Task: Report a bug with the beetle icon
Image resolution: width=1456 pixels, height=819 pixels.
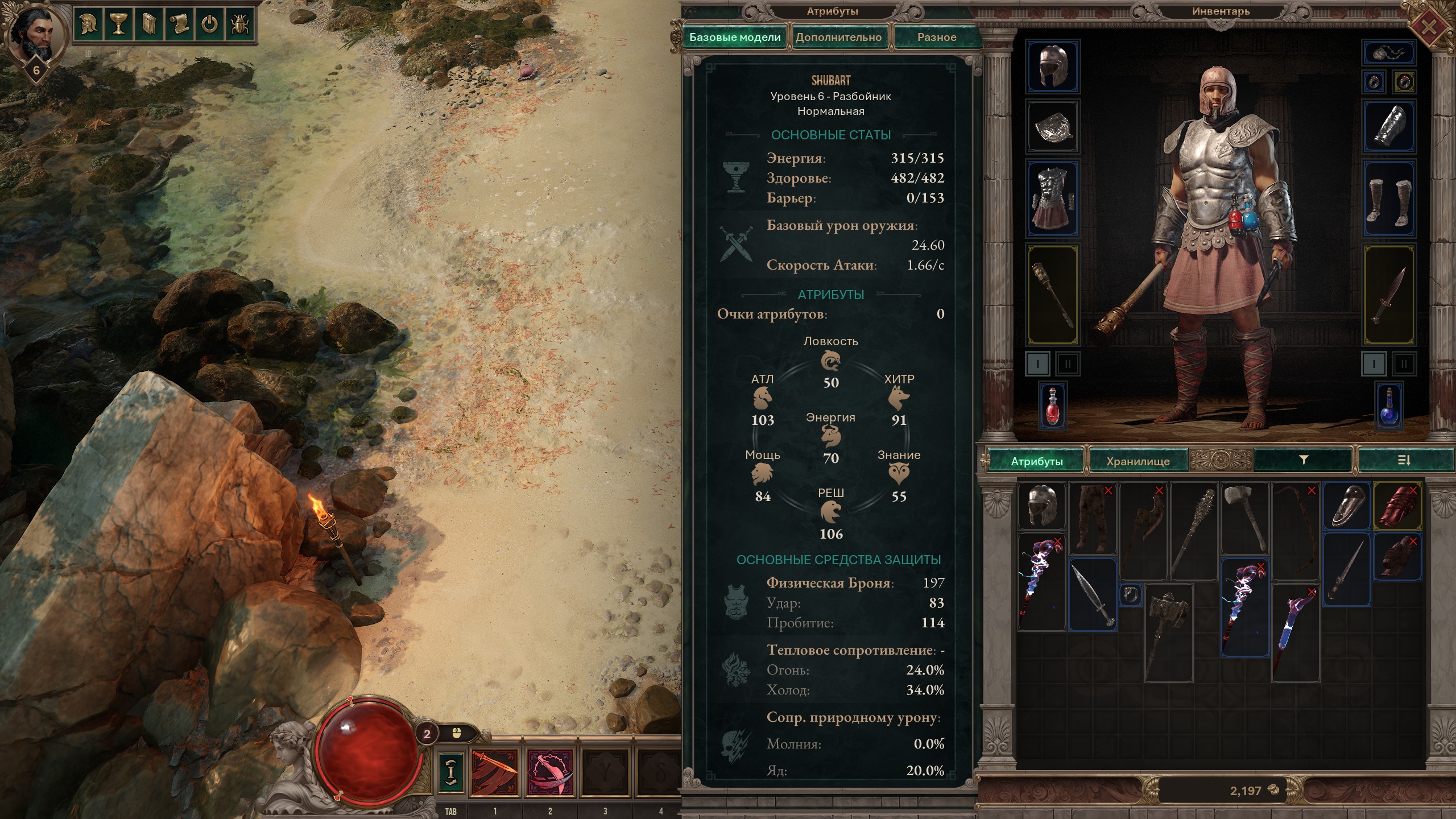Action: (x=239, y=24)
